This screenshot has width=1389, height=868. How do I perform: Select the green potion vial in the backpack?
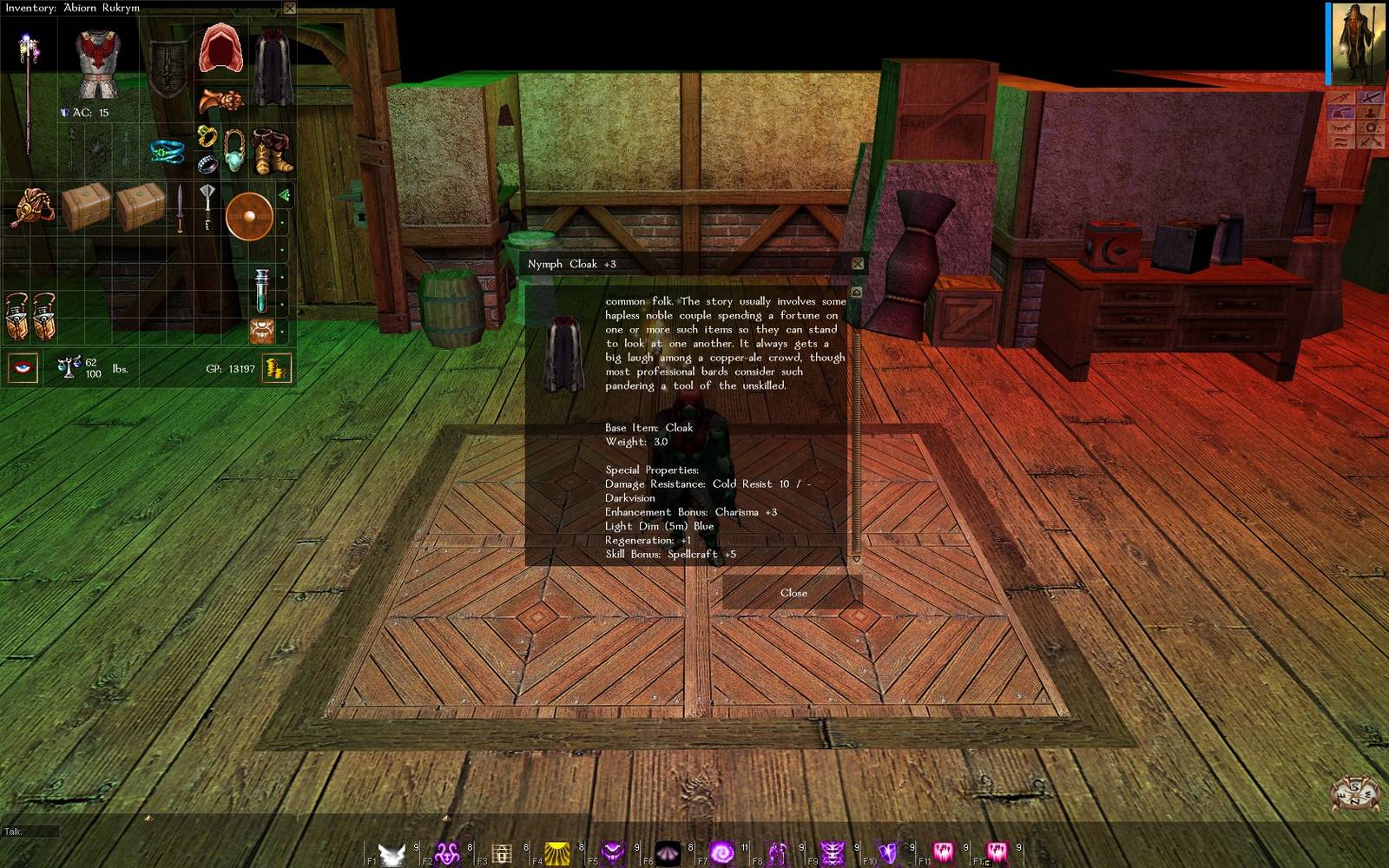coord(261,290)
